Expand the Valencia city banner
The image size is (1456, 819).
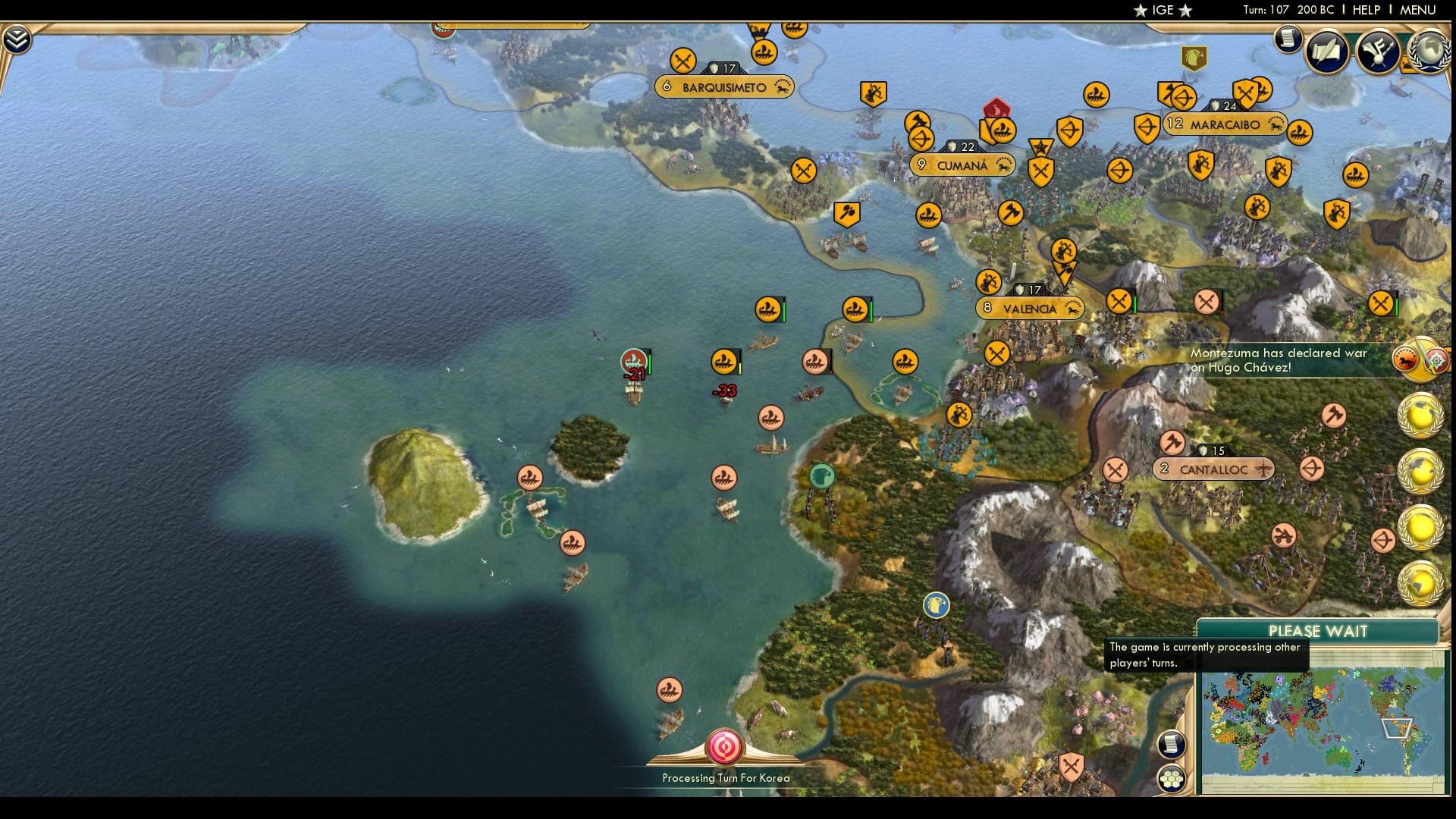click(1030, 309)
